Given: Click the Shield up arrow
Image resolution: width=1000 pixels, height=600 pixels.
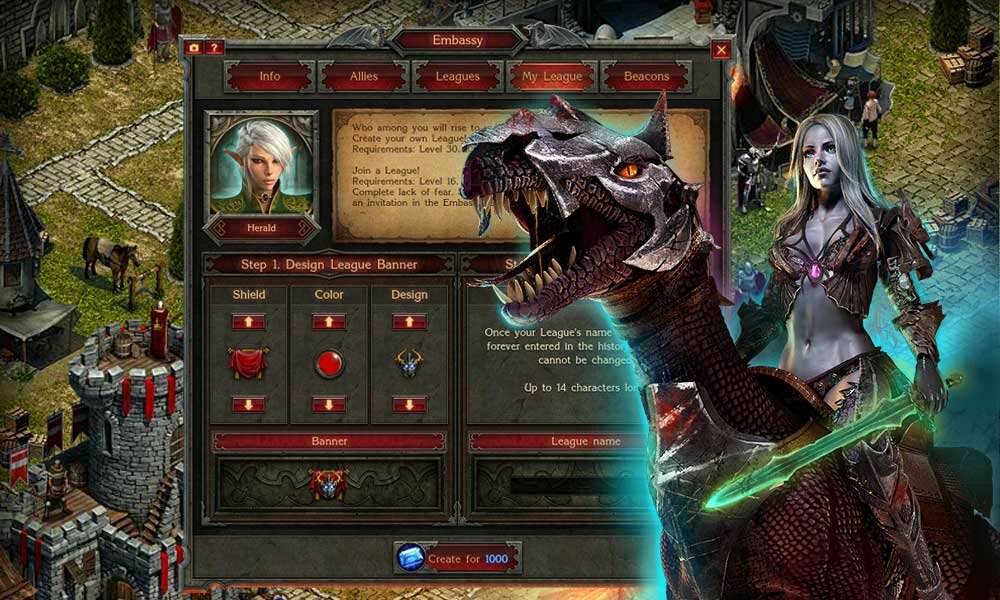Looking at the screenshot, I should click(x=248, y=322).
